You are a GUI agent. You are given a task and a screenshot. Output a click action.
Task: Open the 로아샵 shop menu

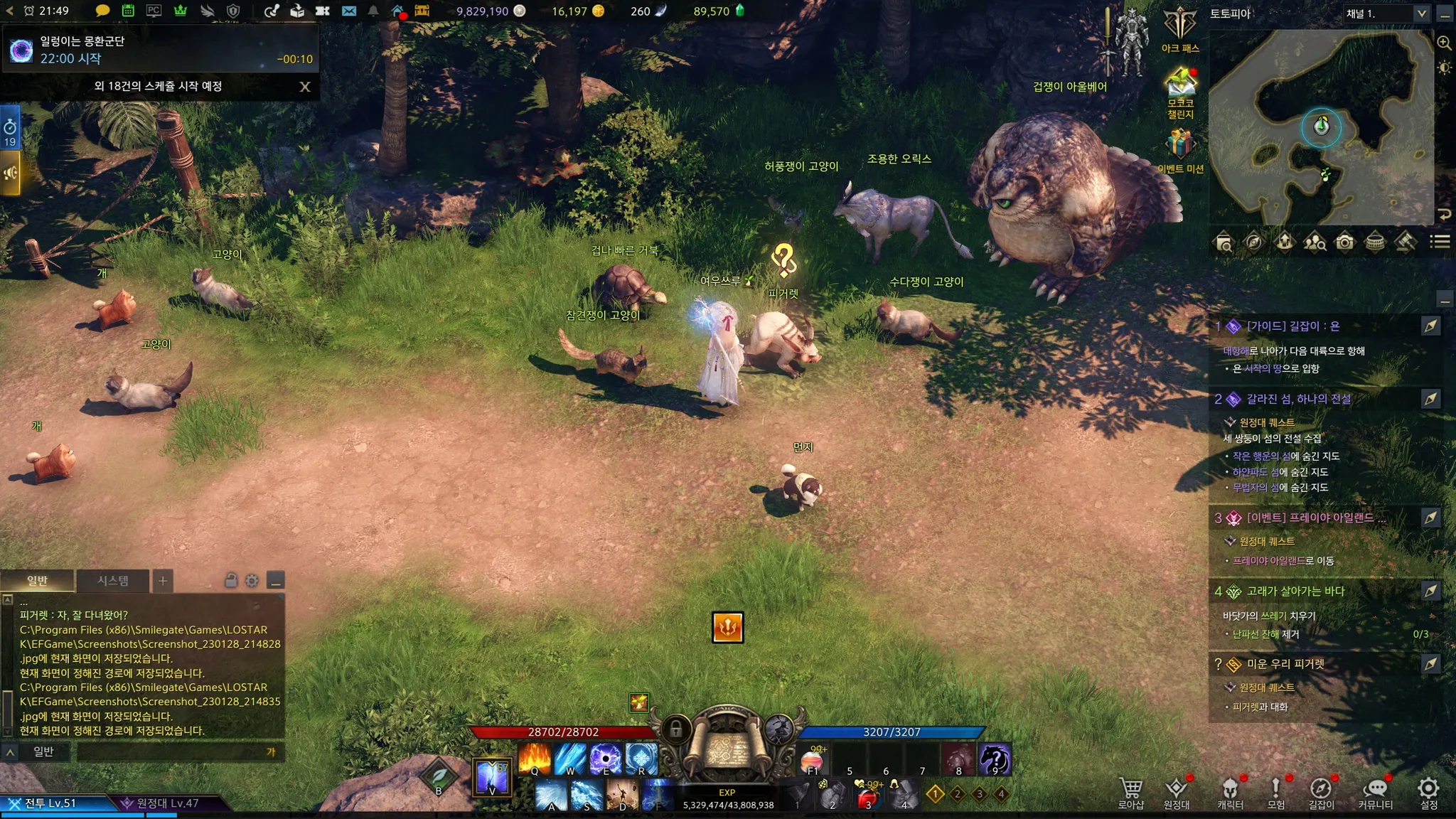pyautogui.click(x=1131, y=792)
